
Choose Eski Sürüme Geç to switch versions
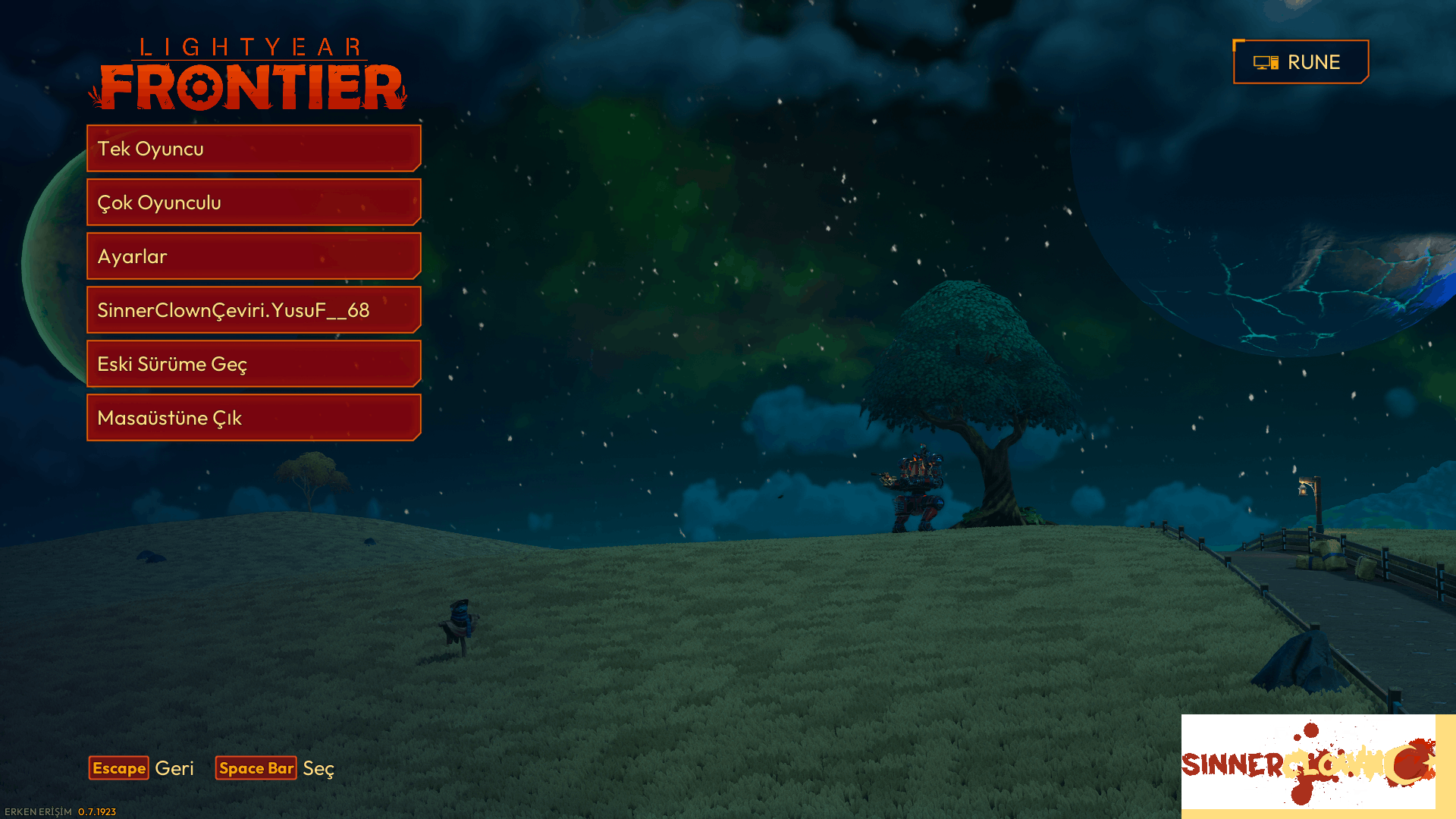(x=253, y=364)
